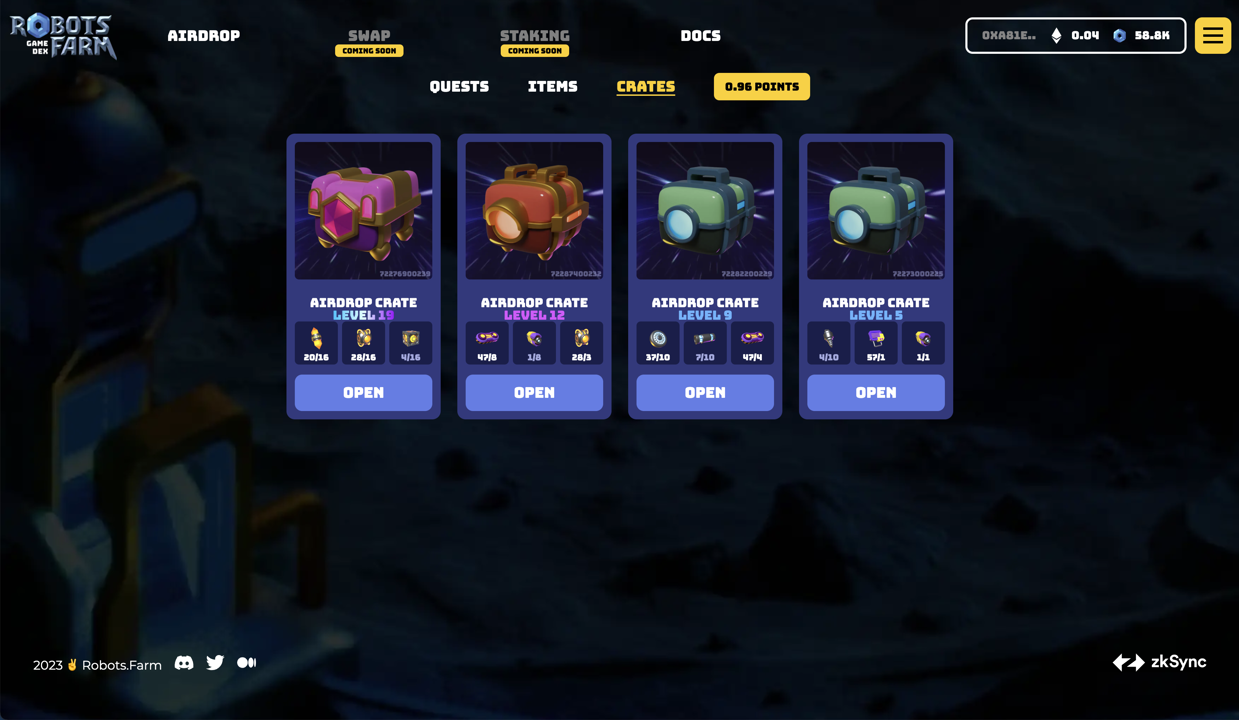This screenshot has width=1239, height=720.
Task: Select the Crates tab
Action: click(x=645, y=87)
